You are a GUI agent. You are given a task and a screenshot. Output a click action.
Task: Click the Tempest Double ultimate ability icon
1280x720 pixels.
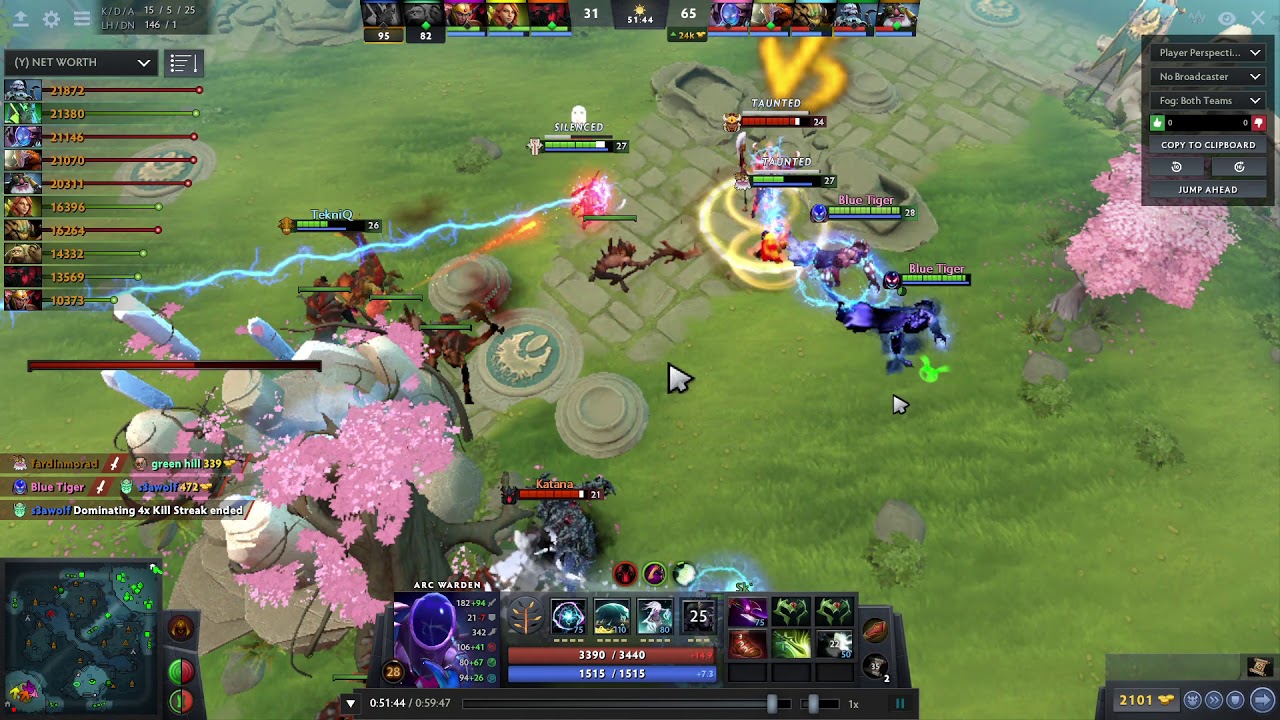[697, 615]
